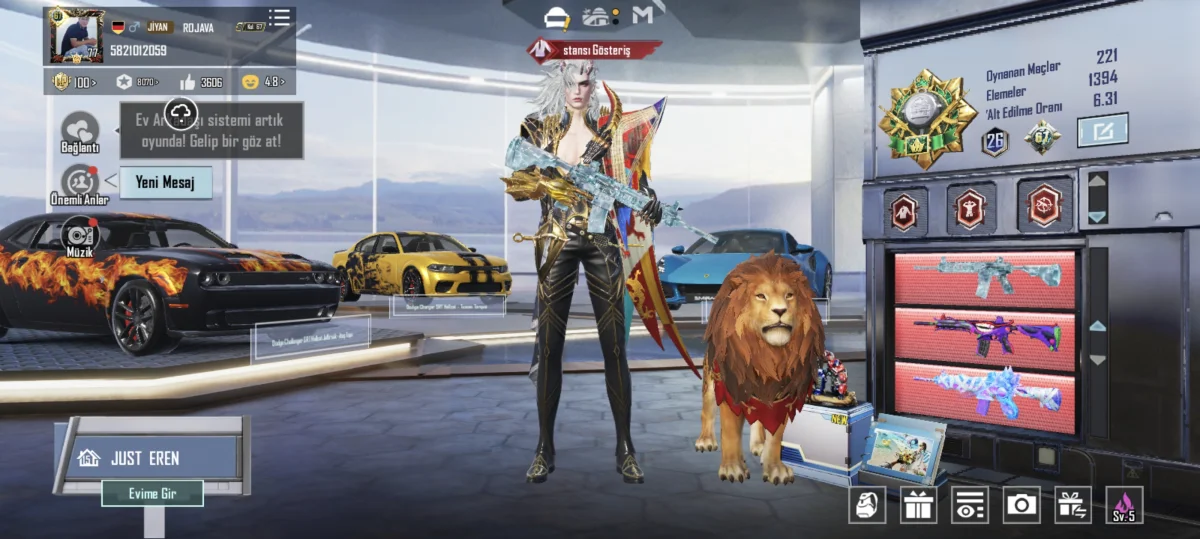The image size is (1200, 539).
Task: Open the purple flame Sv.5 icon
Action: [x=1124, y=505]
